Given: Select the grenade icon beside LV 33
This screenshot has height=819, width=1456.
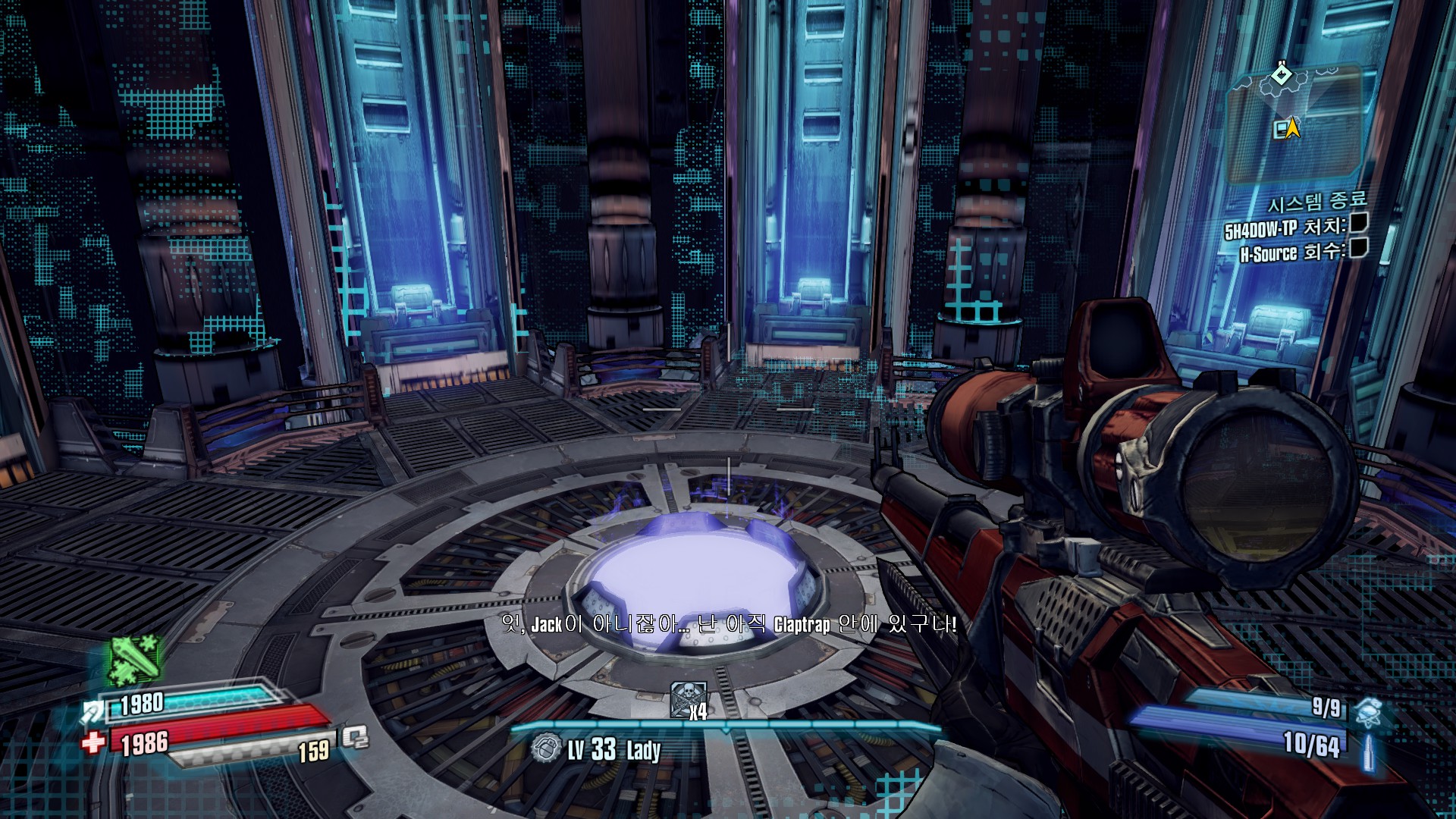Looking at the screenshot, I should tap(544, 748).
